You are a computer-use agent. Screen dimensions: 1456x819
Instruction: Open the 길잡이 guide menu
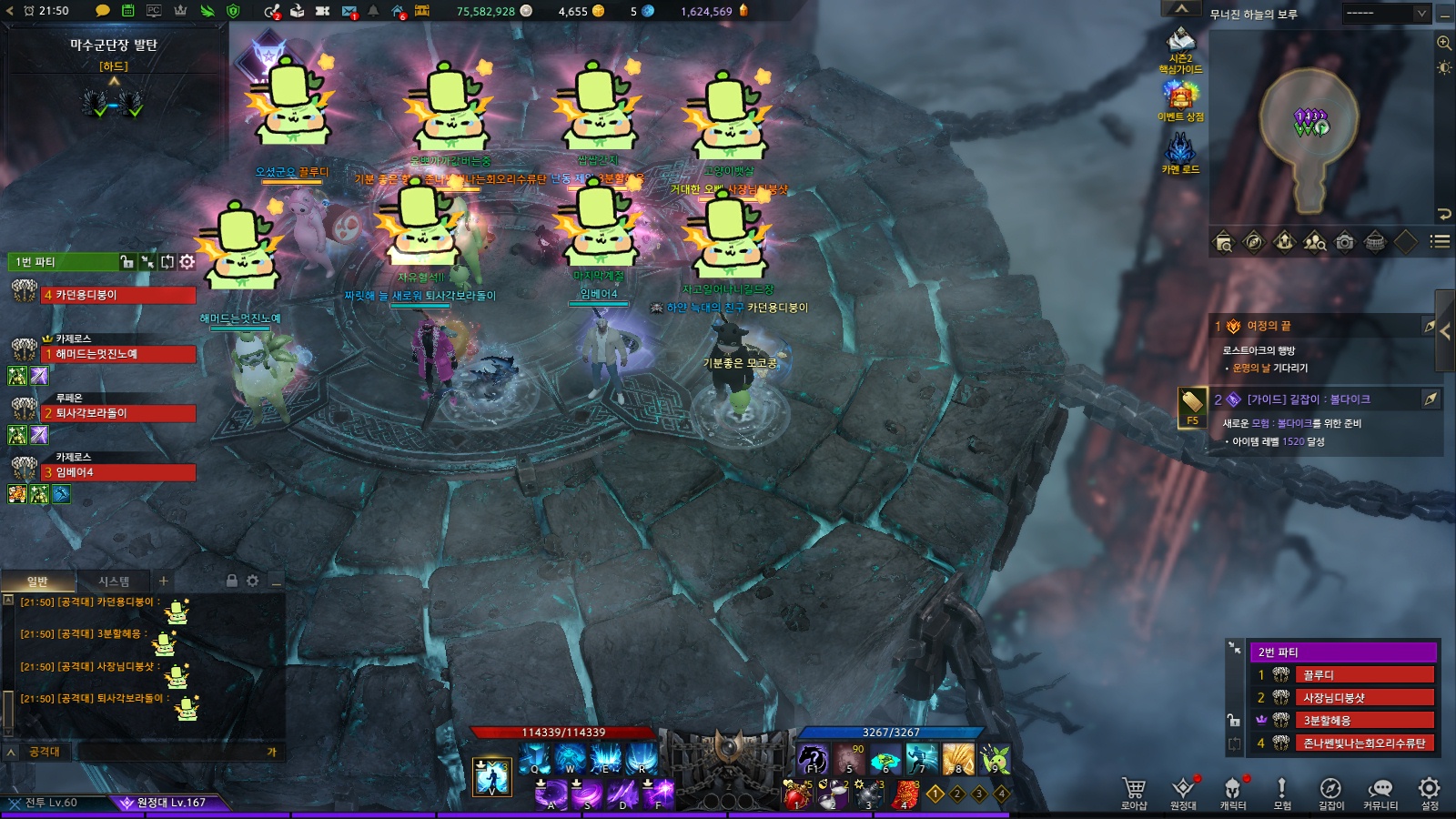tap(1330, 790)
